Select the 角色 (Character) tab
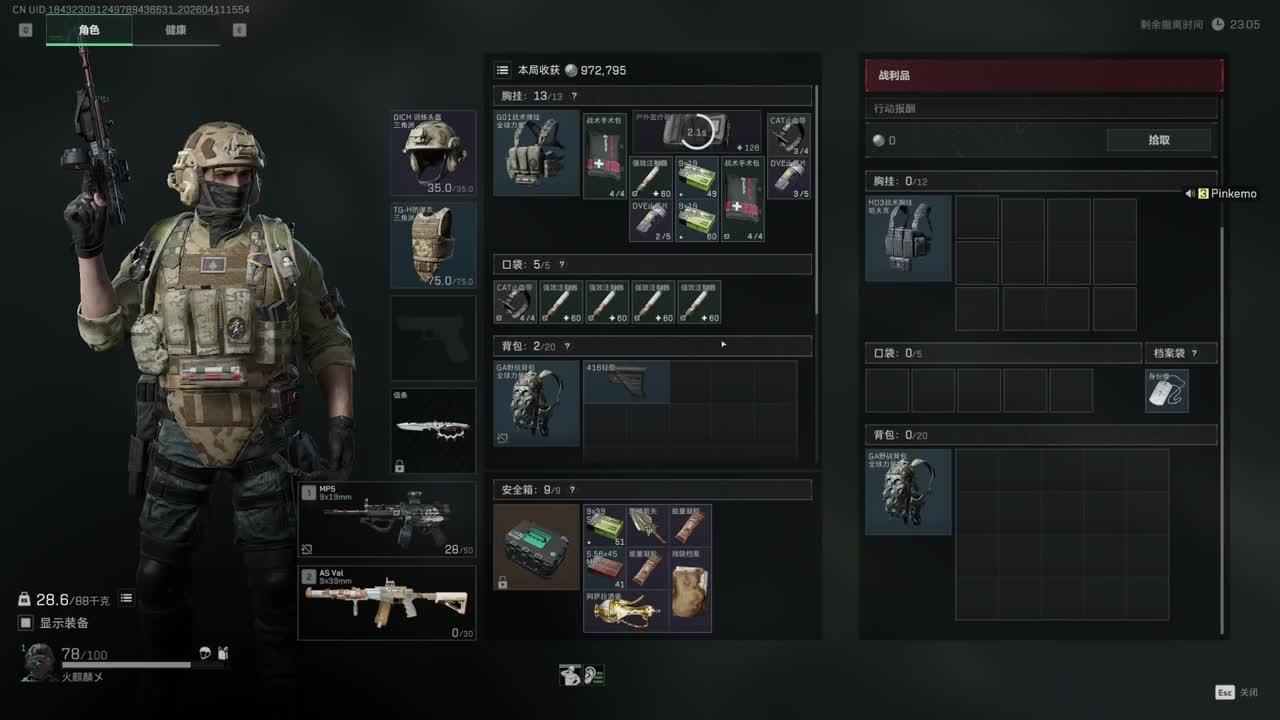1280x720 pixels. click(89, 30)
